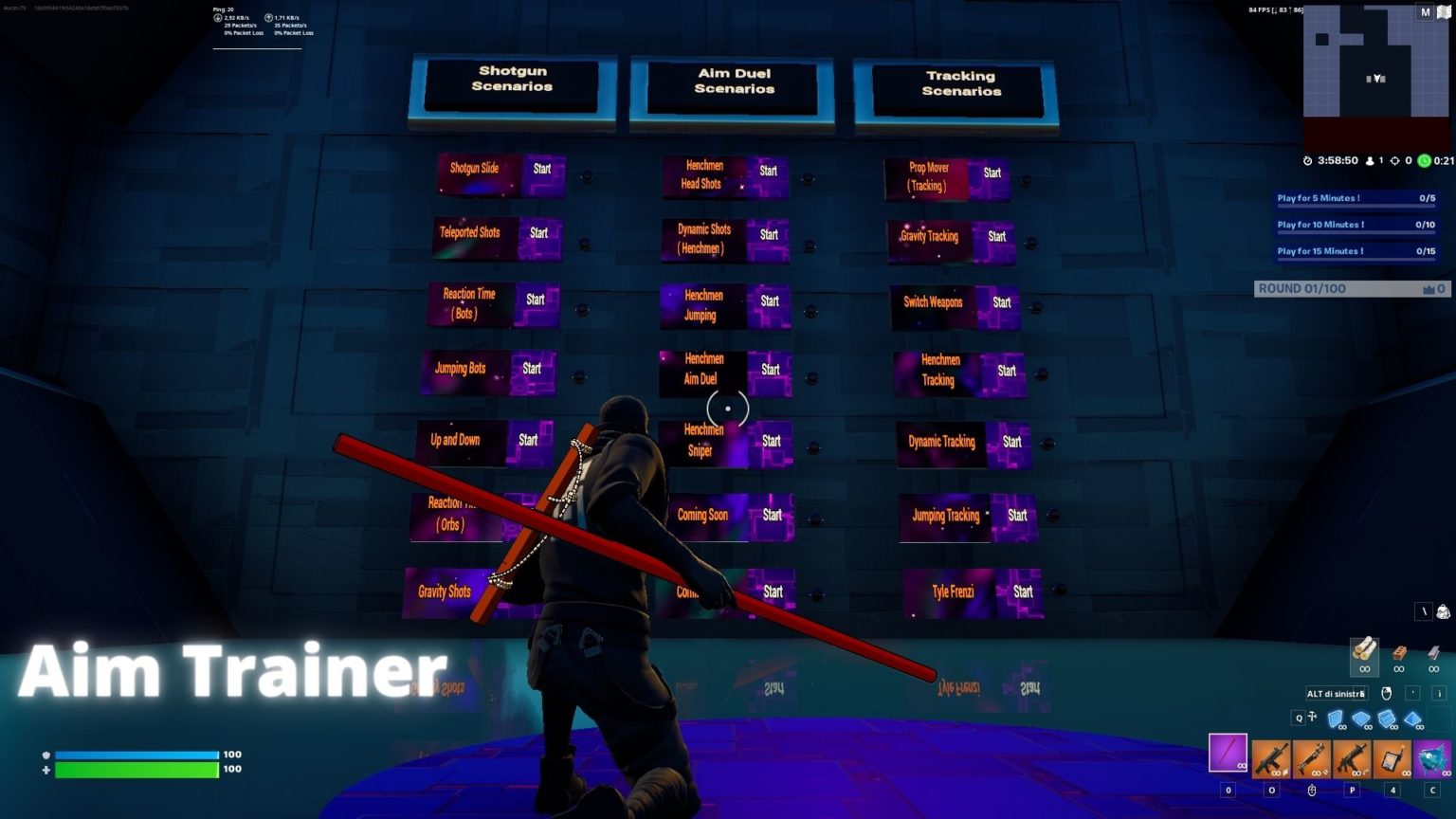Start the Reaction Time (Bots) scenario
This screenshot has width=1456, height=819.
[x=534, y=299]
